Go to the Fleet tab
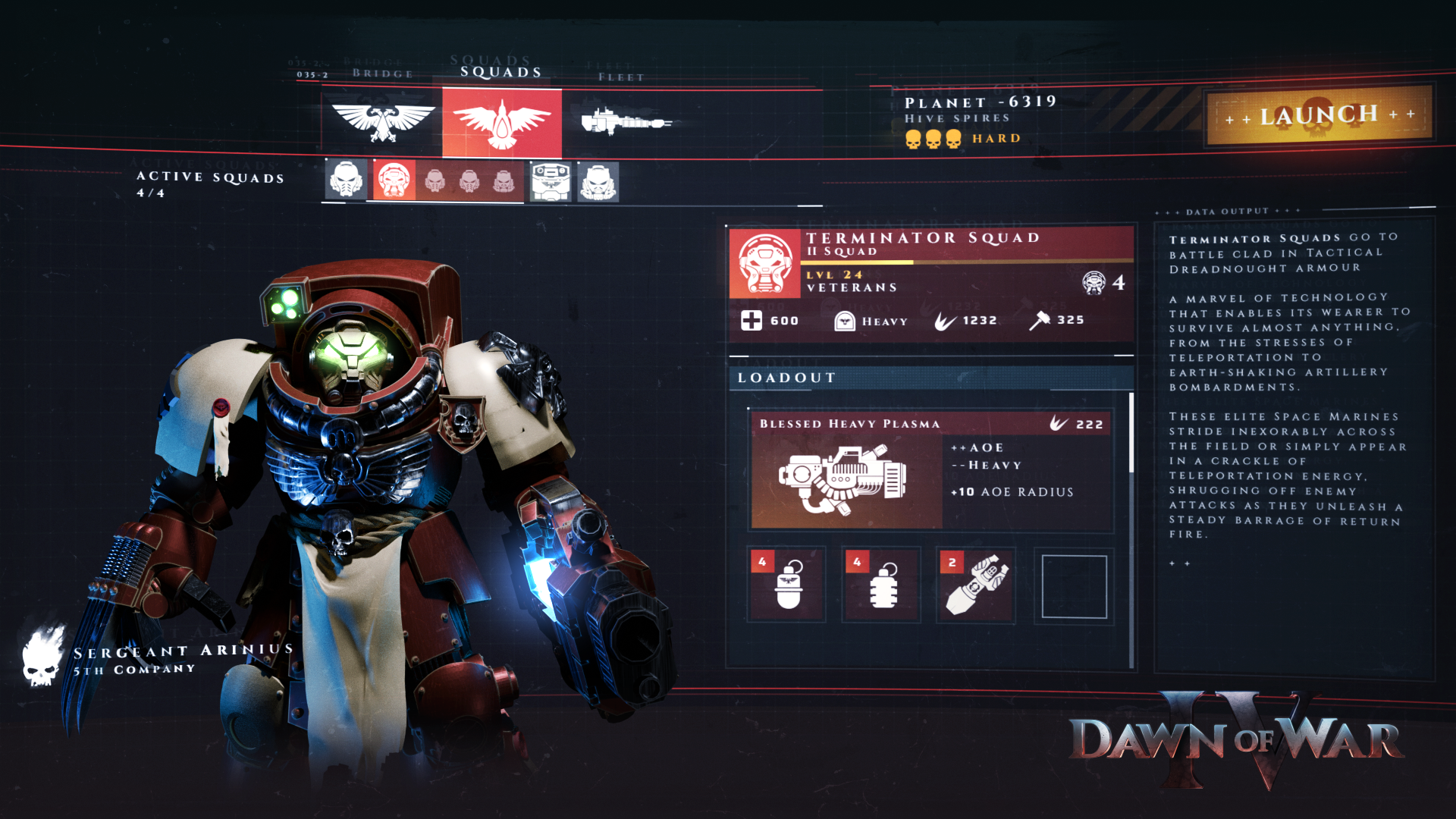The height and width of the screenshot is (819, 1456). click(x=625, y=121)
